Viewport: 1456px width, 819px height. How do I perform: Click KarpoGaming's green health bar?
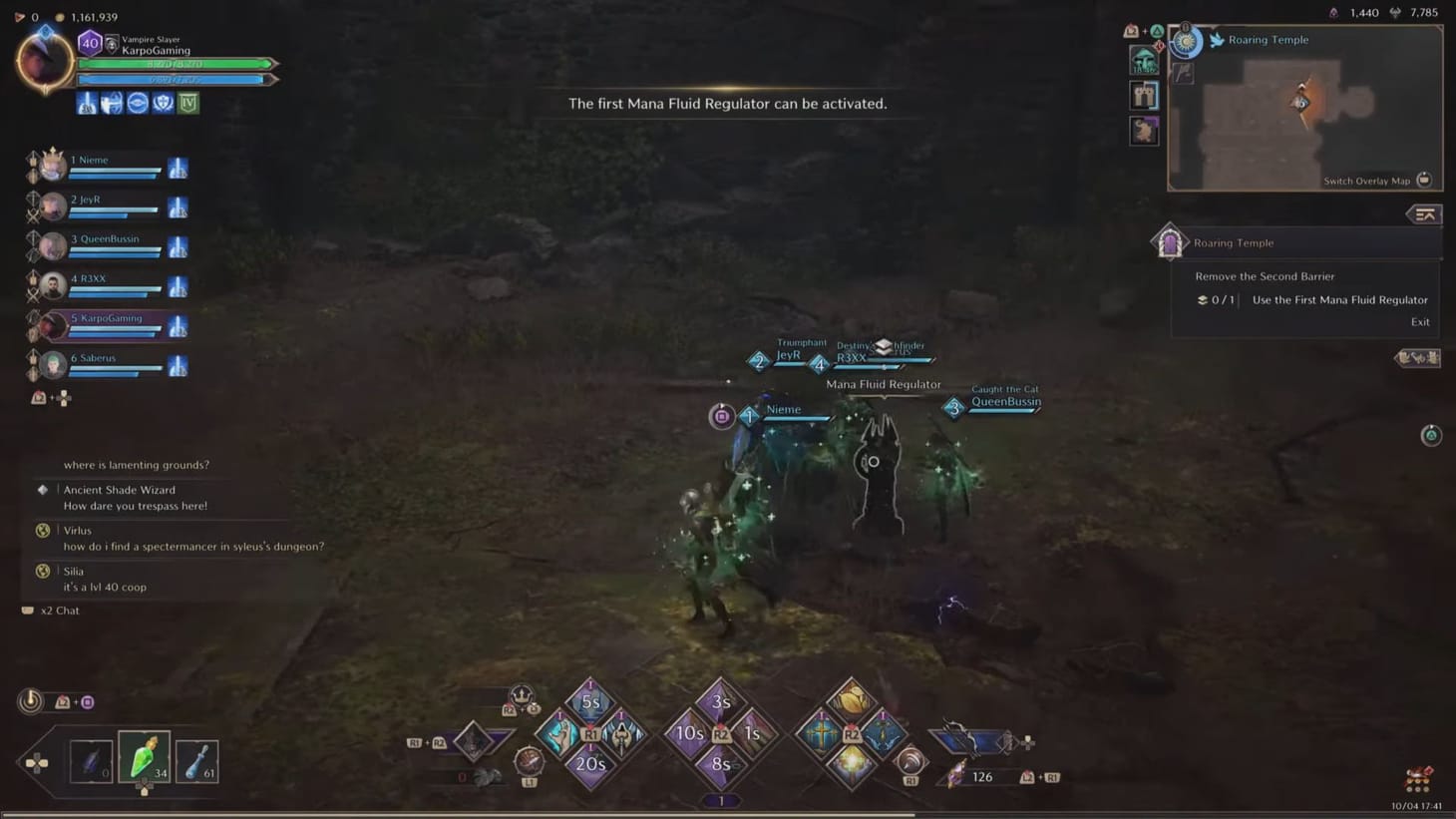(x=177, y=63)
